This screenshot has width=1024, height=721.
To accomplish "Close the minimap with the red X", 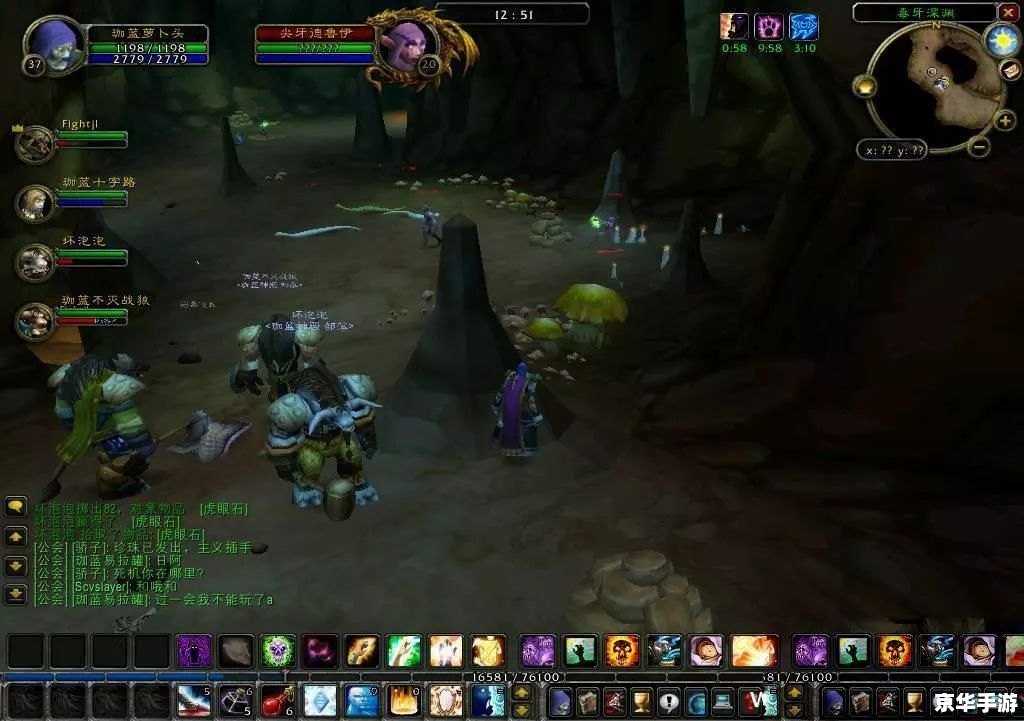I will click(1007, 13).
